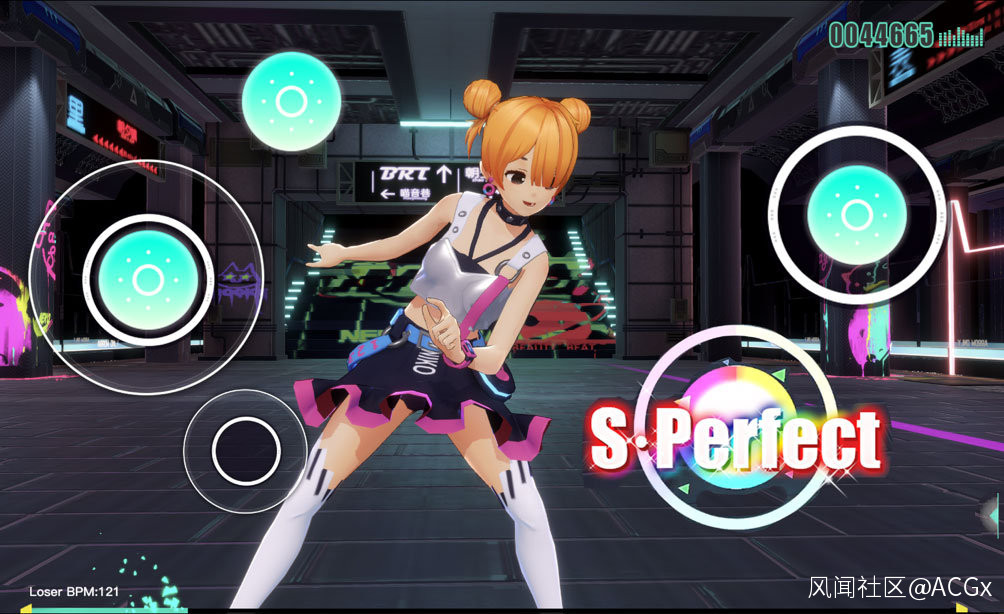Screen dimensions: 1004x614
Task: Tap the cyan note with the thick white ring
Action: (x=857, y=214)
